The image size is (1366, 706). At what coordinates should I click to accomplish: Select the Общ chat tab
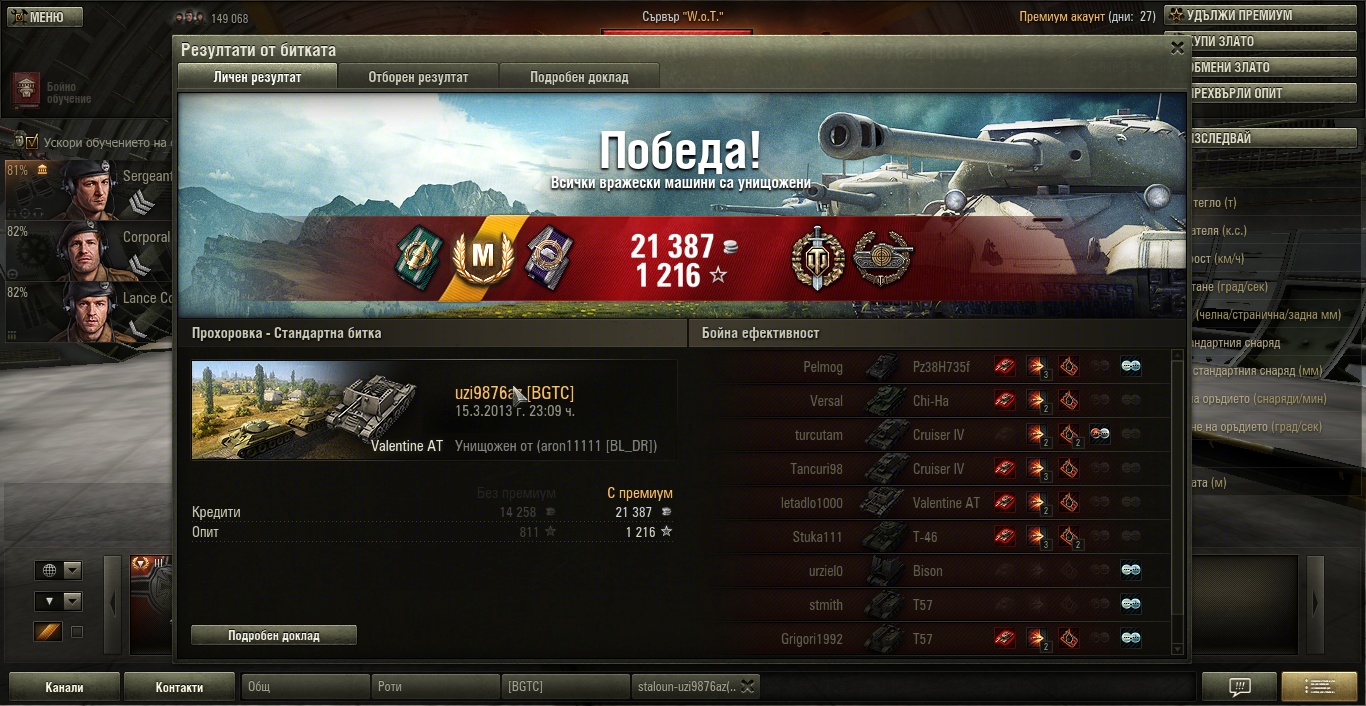(x=305, y=687)
